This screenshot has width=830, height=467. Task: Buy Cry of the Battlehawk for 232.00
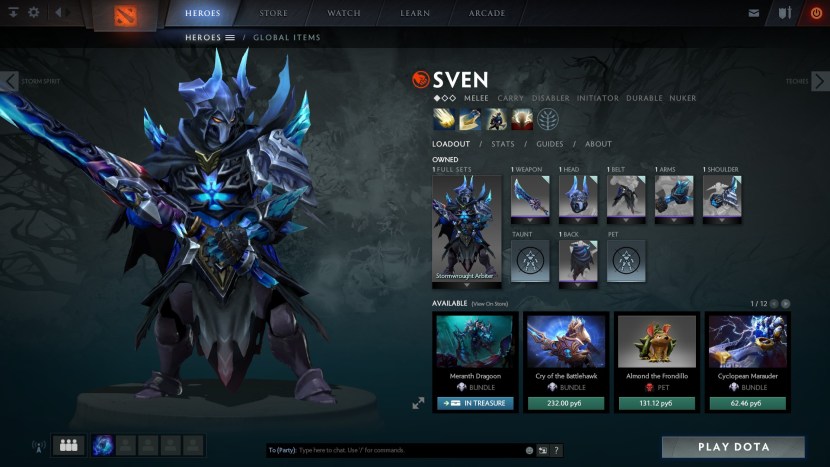pyautogui.click(x=567, y=403)
